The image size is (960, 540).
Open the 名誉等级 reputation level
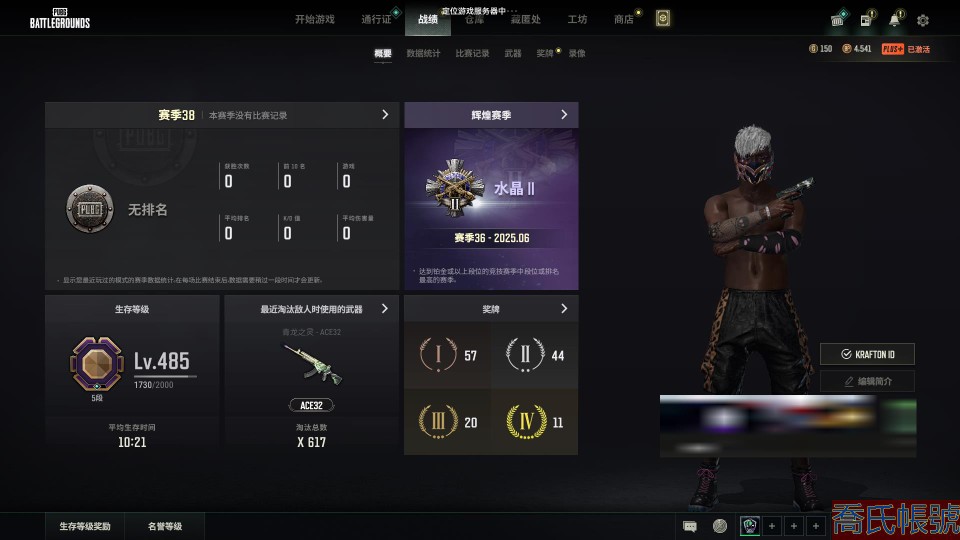tap(165, 526)
